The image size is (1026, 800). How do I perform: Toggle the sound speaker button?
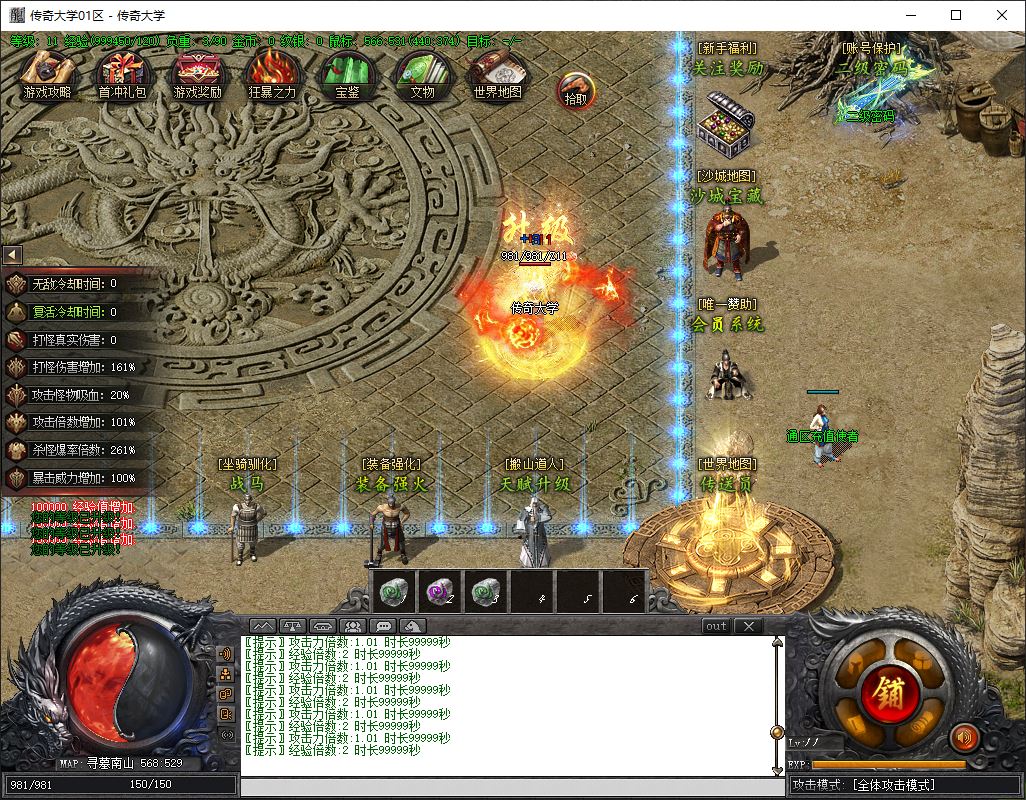[x=964, y=738]
